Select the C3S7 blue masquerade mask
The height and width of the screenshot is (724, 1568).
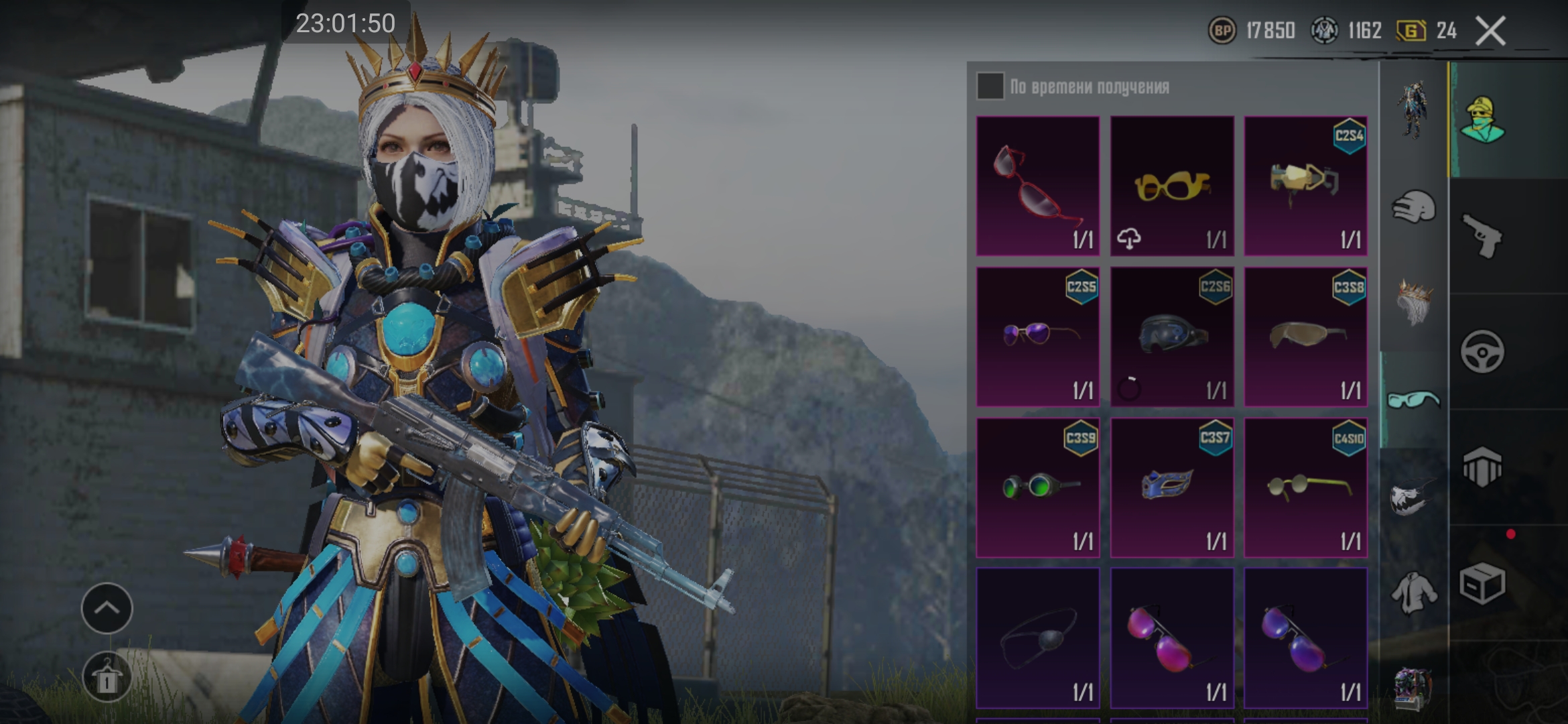1171,487
